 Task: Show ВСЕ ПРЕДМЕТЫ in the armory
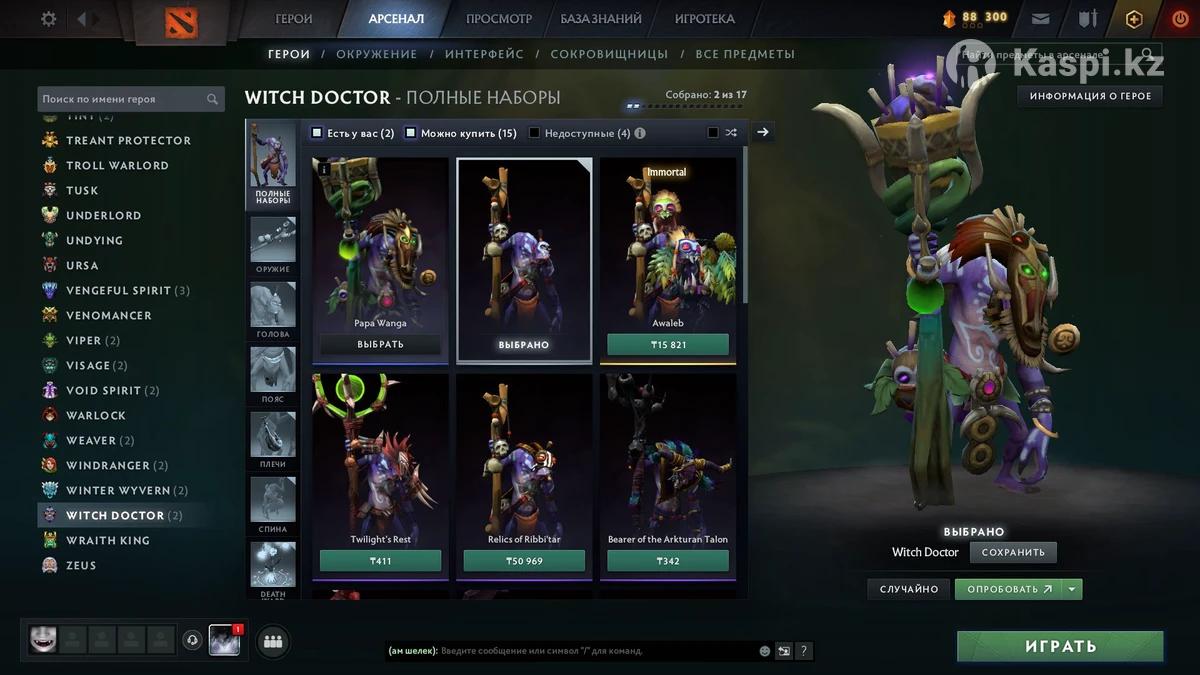pos(745,54)
